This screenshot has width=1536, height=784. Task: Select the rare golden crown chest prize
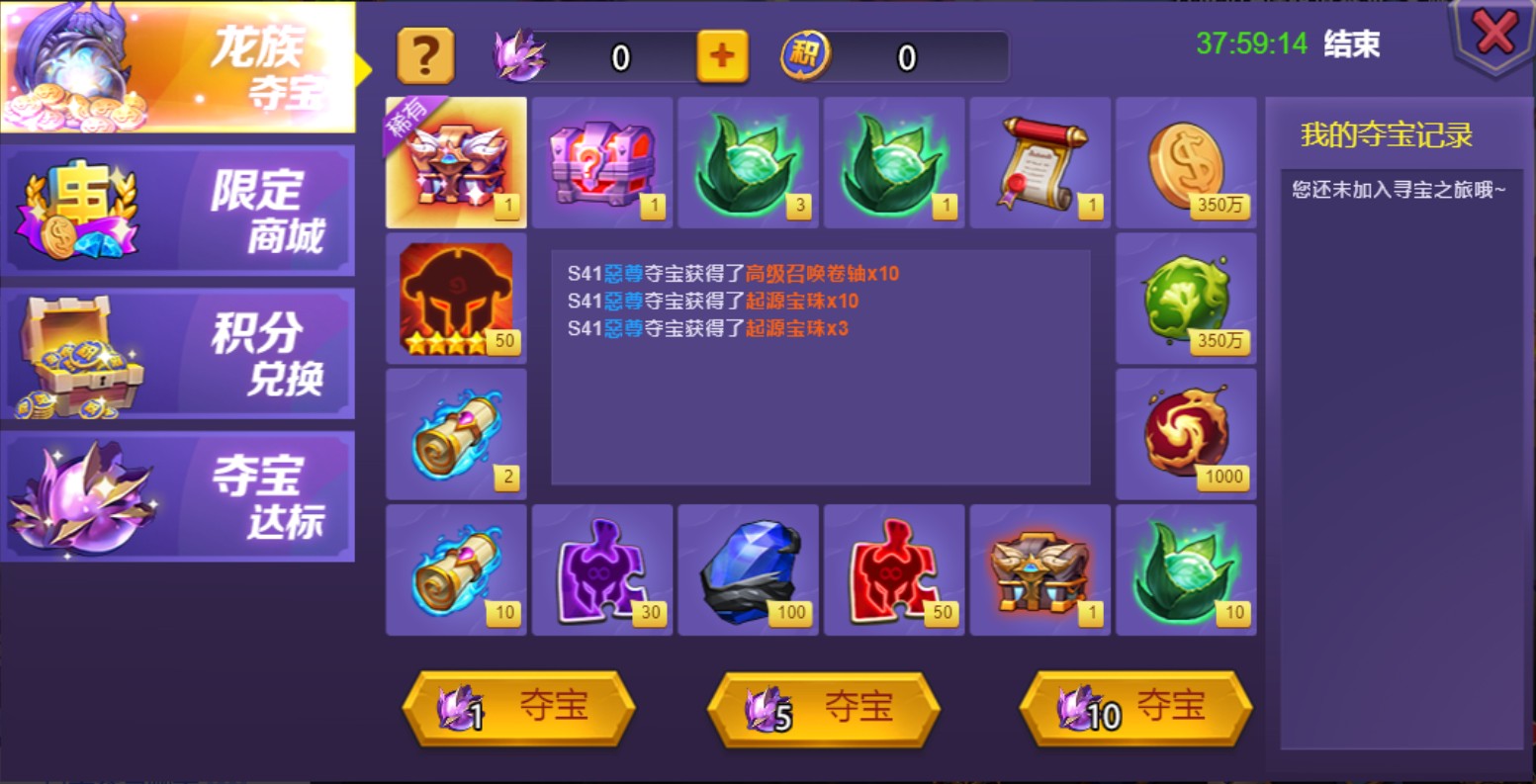tap(456, 163)
